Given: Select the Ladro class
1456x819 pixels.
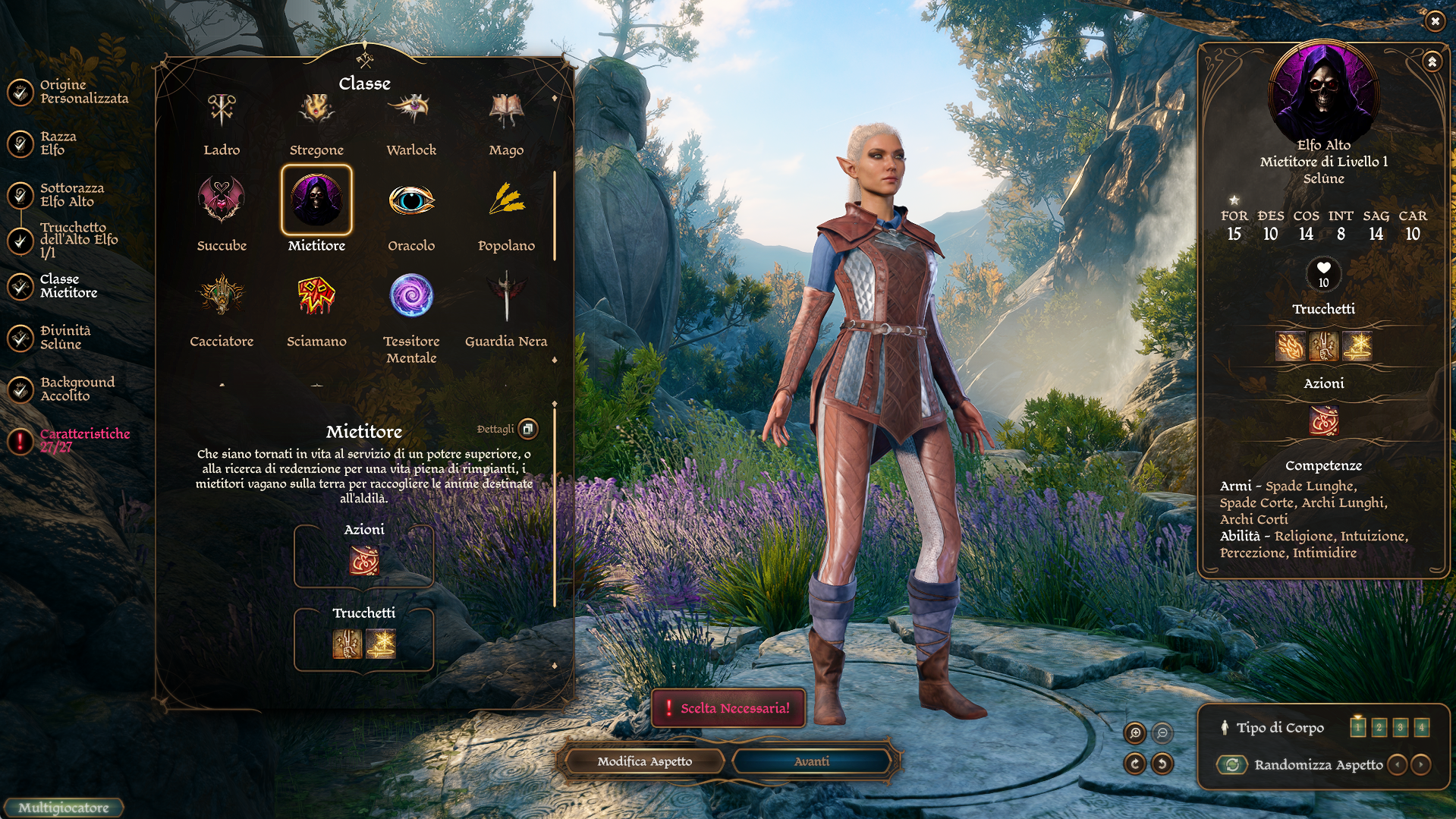Looking at the screenshot, I should click(x=222, y=111).
